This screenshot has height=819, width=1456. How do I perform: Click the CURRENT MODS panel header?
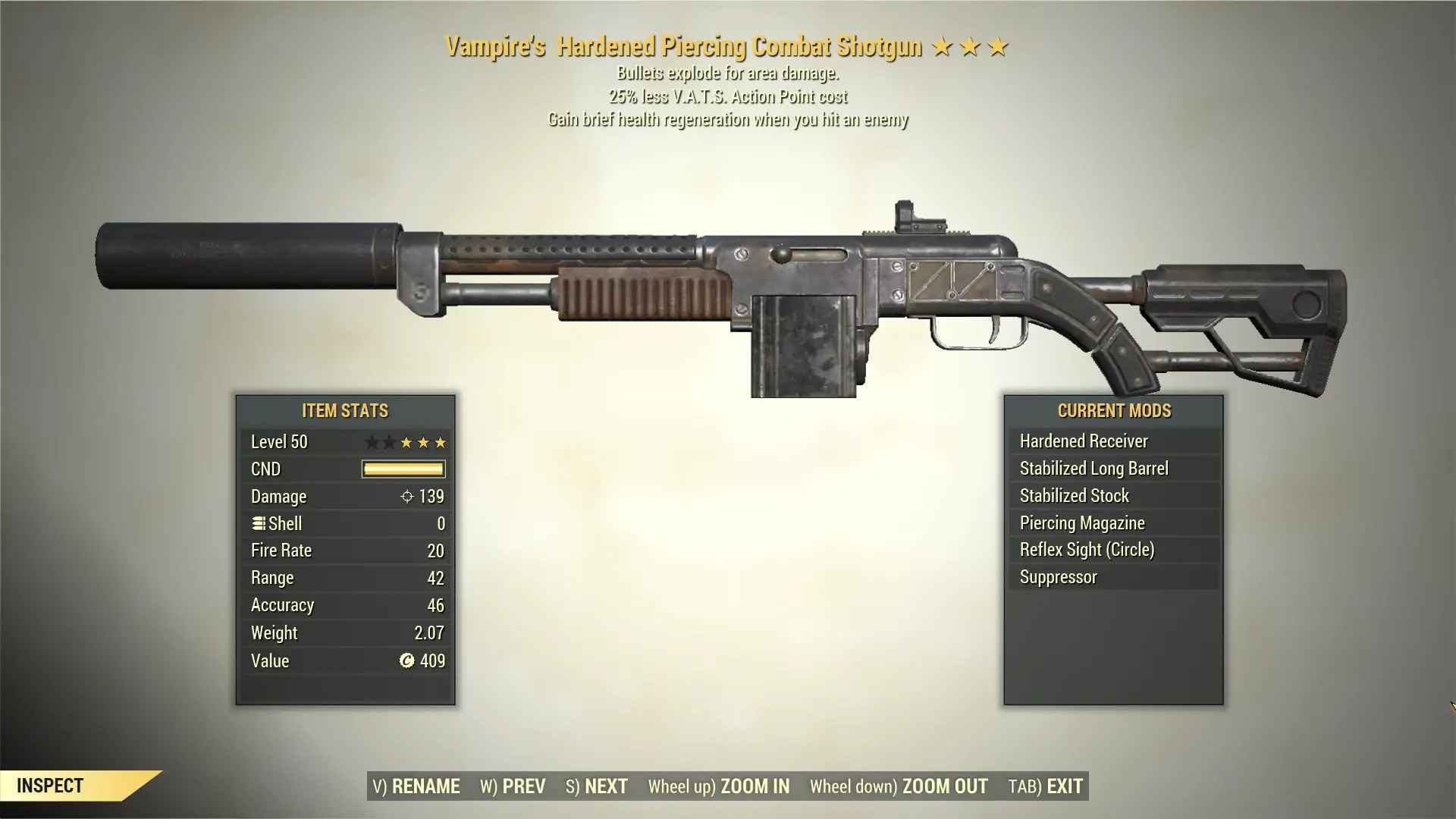1113,411
